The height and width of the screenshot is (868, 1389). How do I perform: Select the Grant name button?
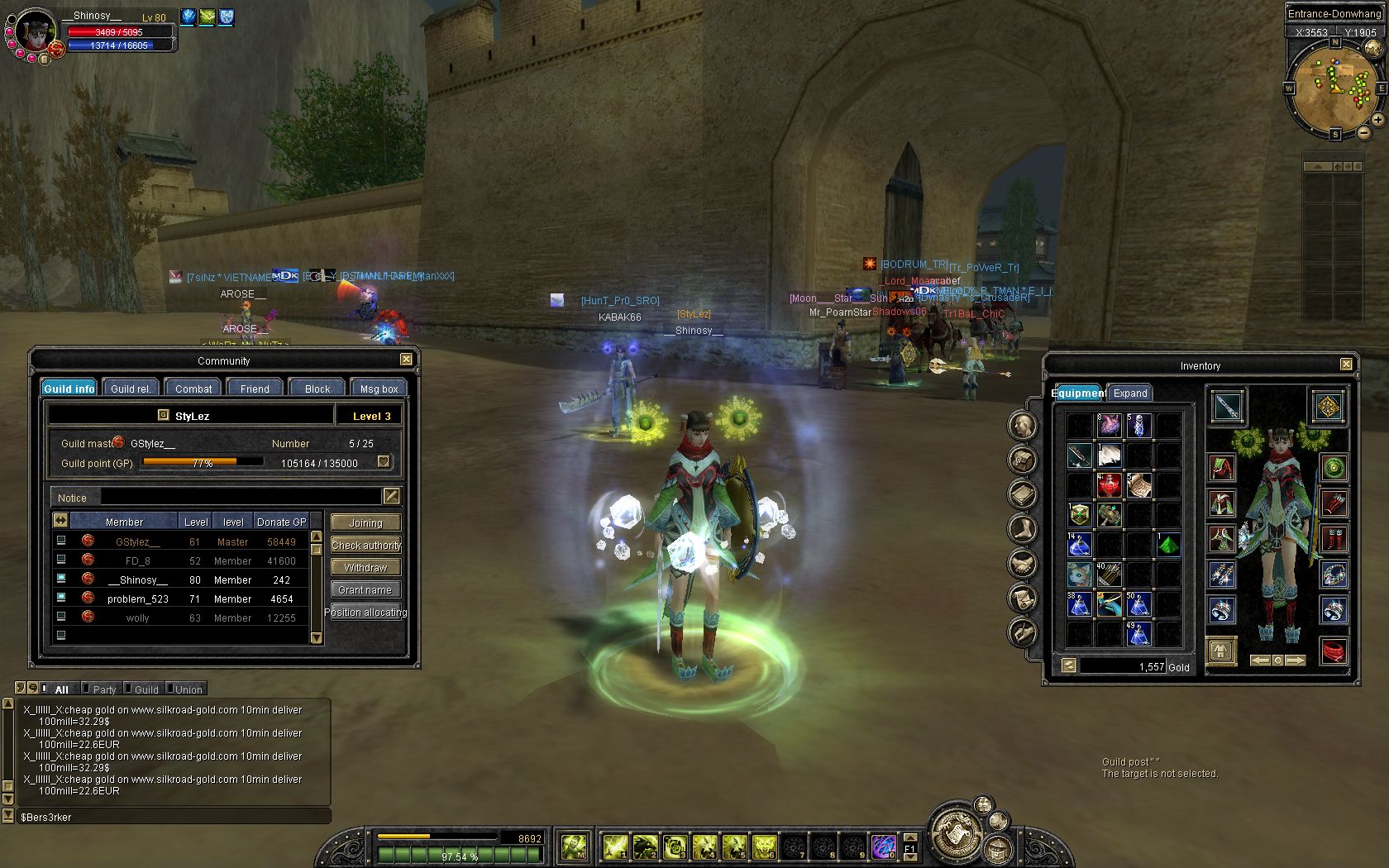365,589
